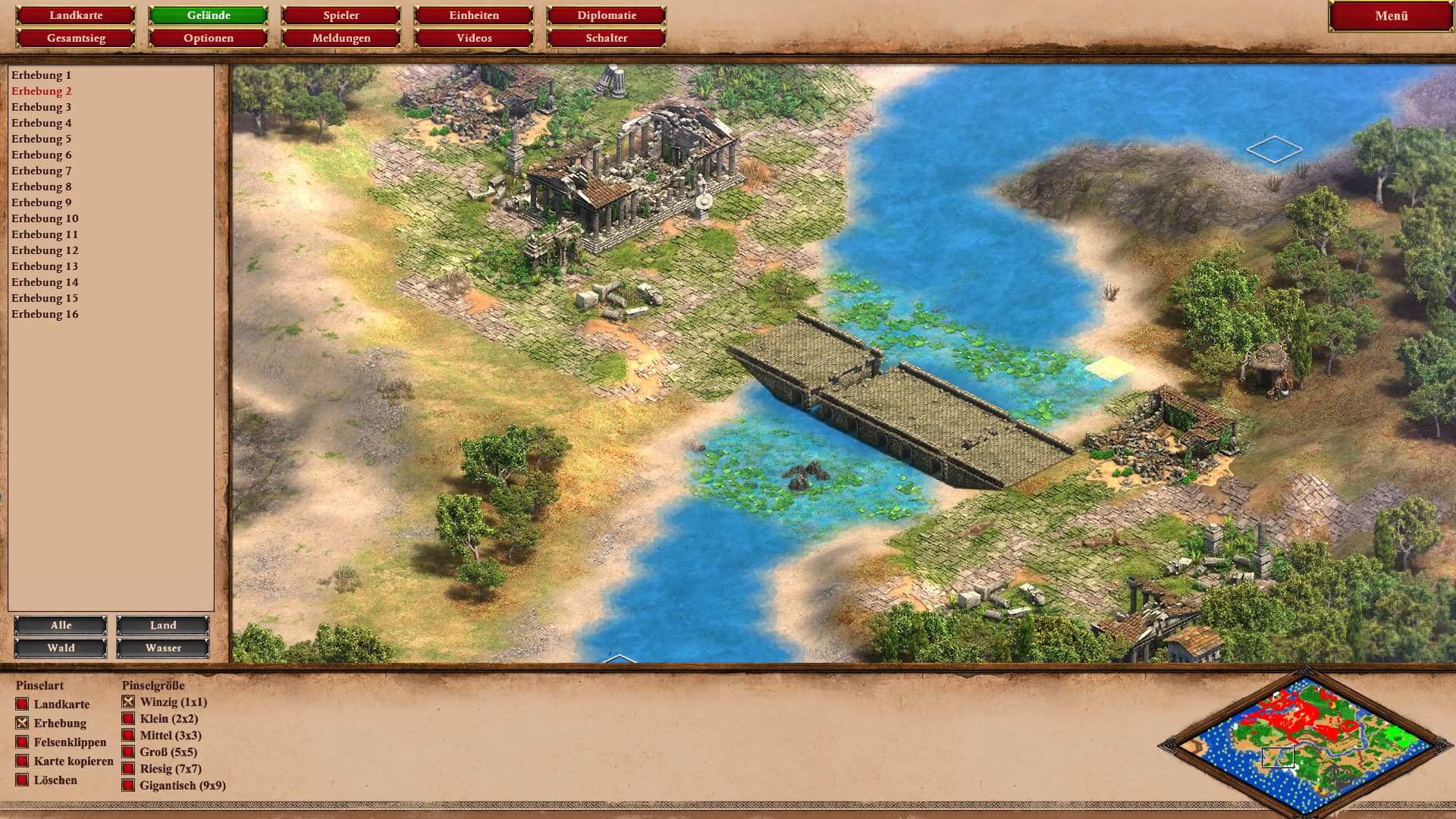Screen dimensions: 1456x819
Task: Show Alle terrain types
Action: 61,626
